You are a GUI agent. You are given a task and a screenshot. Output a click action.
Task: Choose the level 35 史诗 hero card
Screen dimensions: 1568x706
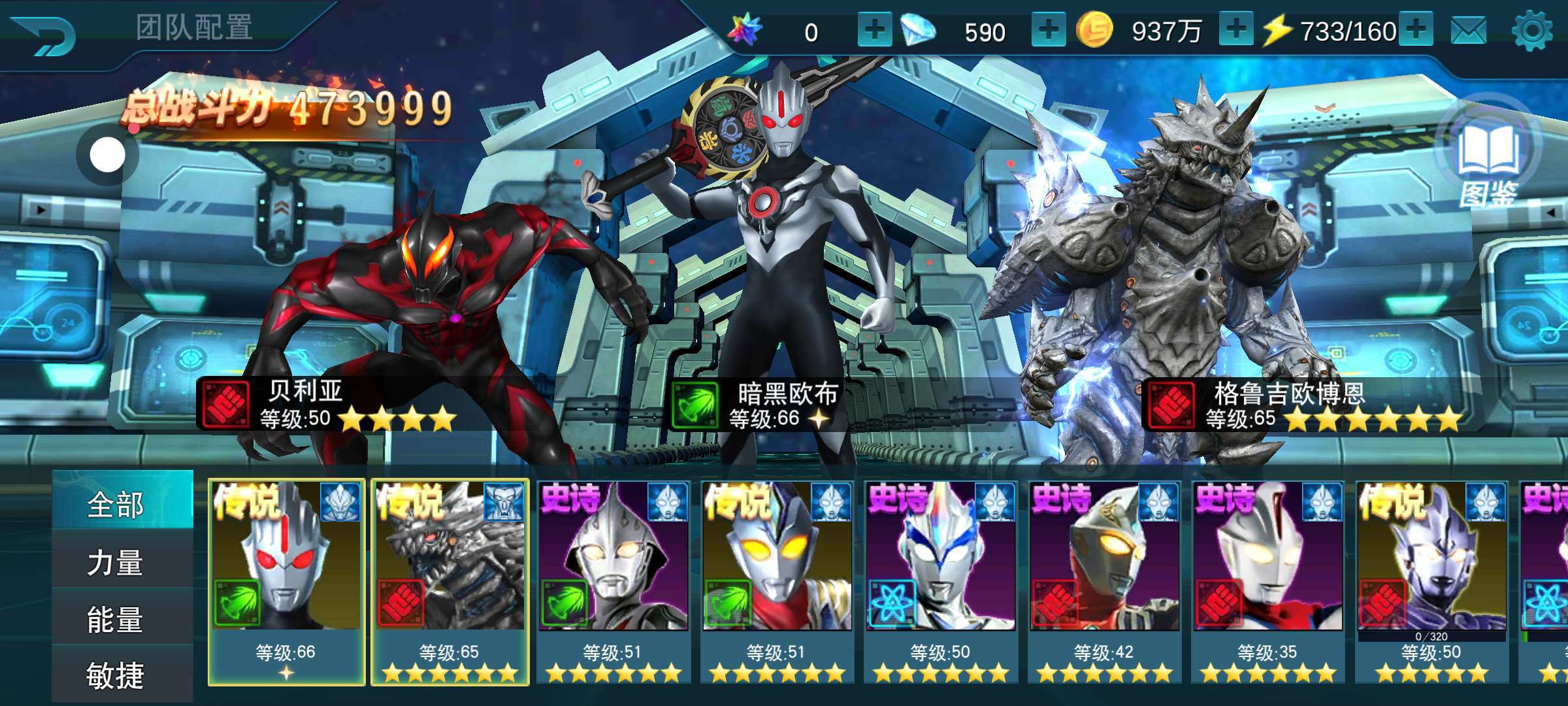tap(1267, 582)
